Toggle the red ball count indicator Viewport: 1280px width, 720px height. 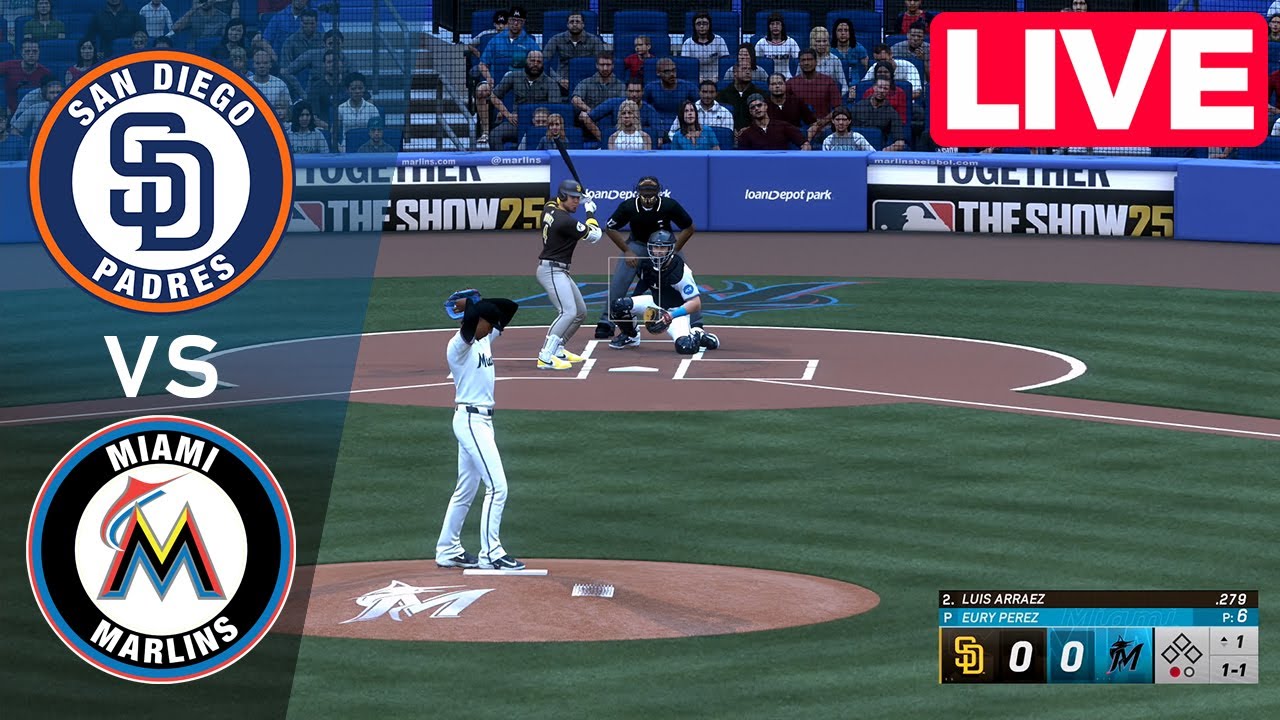coord(1176,671)
